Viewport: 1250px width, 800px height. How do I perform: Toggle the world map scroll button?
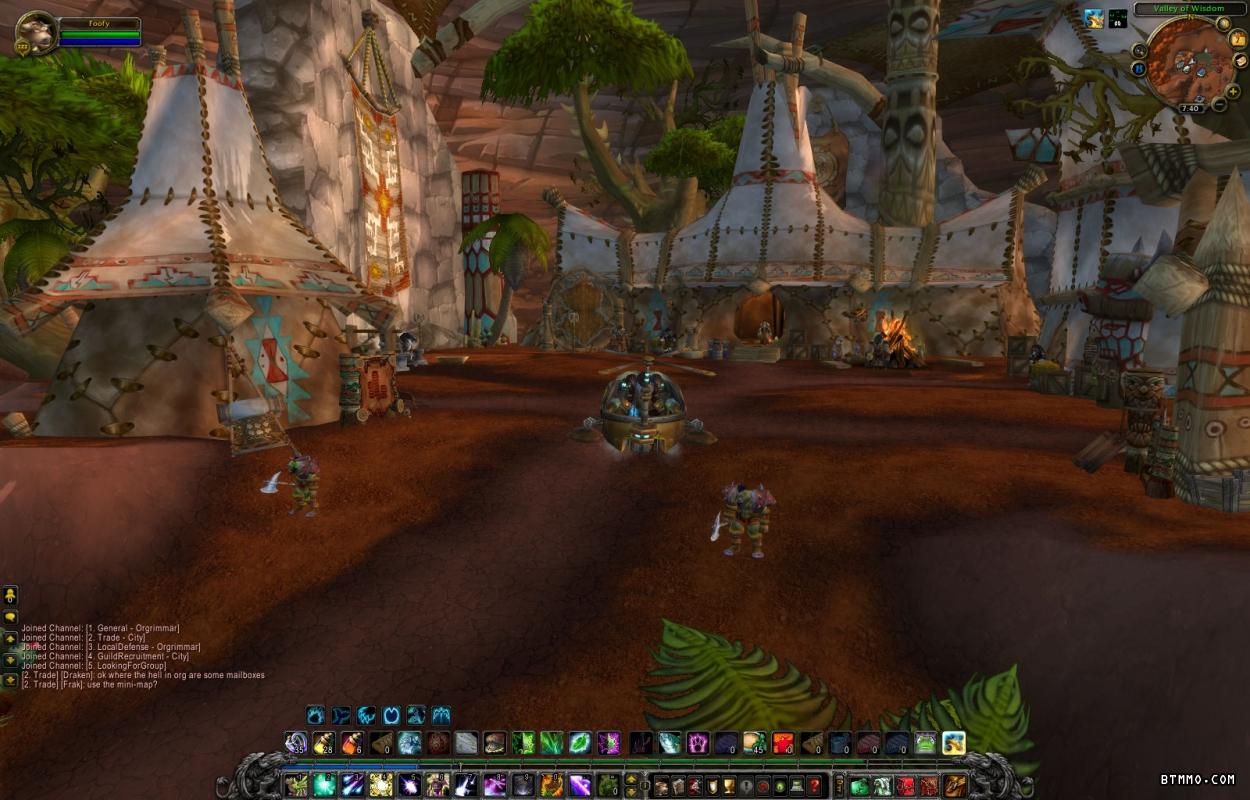click(x=1240, y=61)
